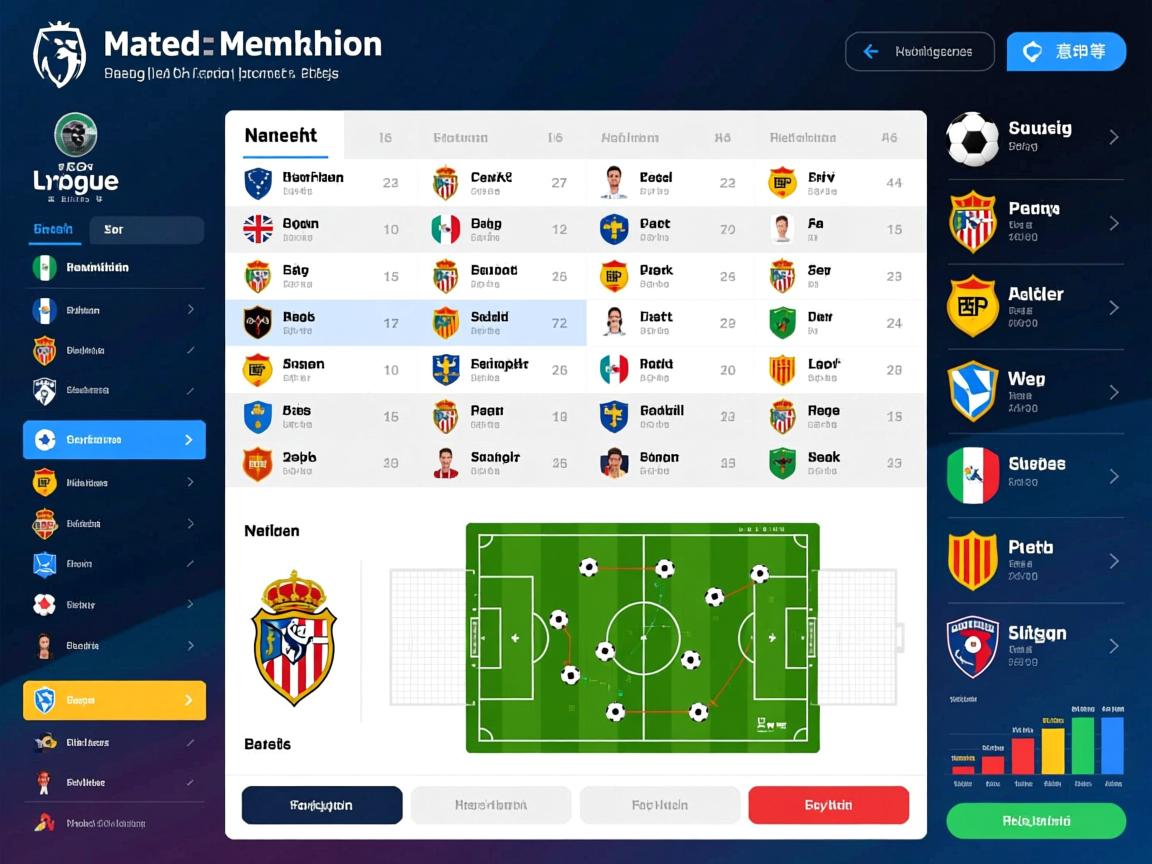Screen dimensions: 1152x864
Task: Select the Pleto striped shield entry
Action: click(1035, 561)
